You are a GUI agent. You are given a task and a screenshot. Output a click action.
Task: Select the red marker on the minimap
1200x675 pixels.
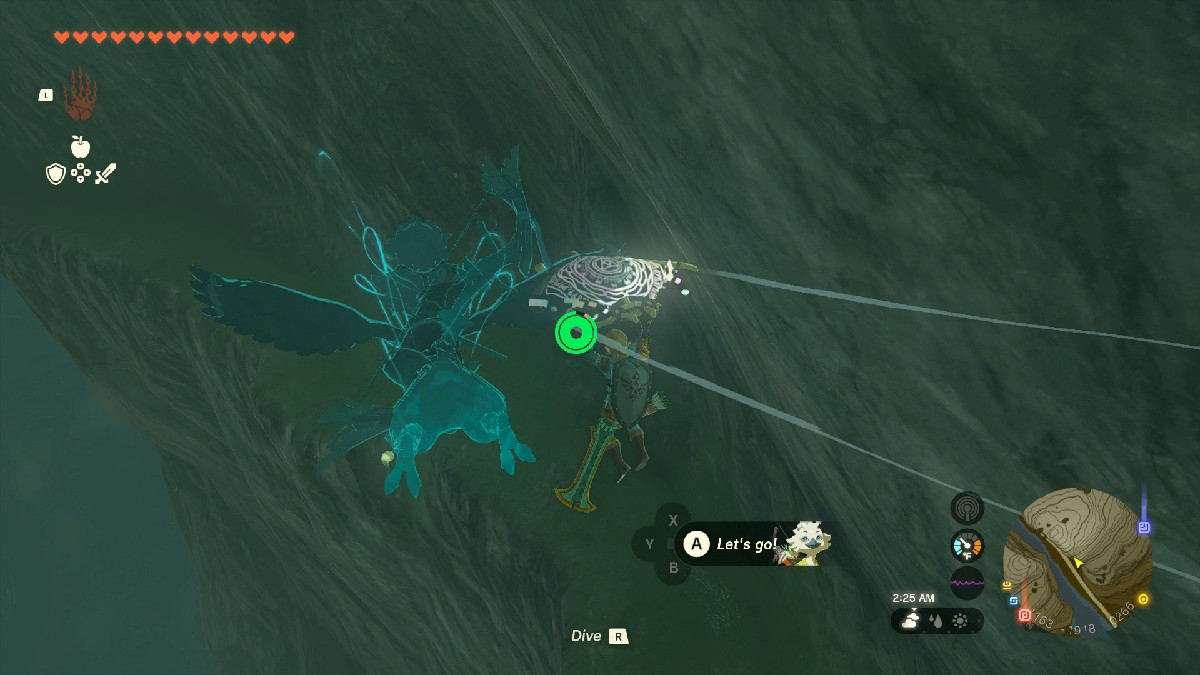pos(1024,615)
